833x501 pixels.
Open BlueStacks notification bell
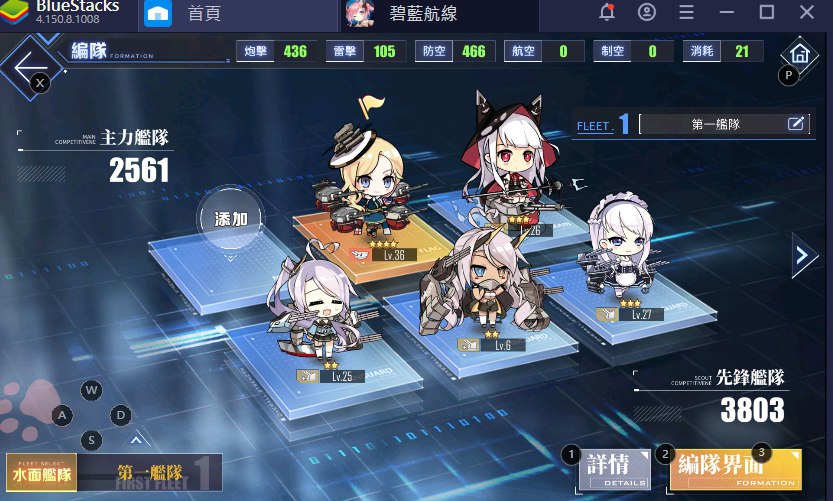(x=606, y=13)
